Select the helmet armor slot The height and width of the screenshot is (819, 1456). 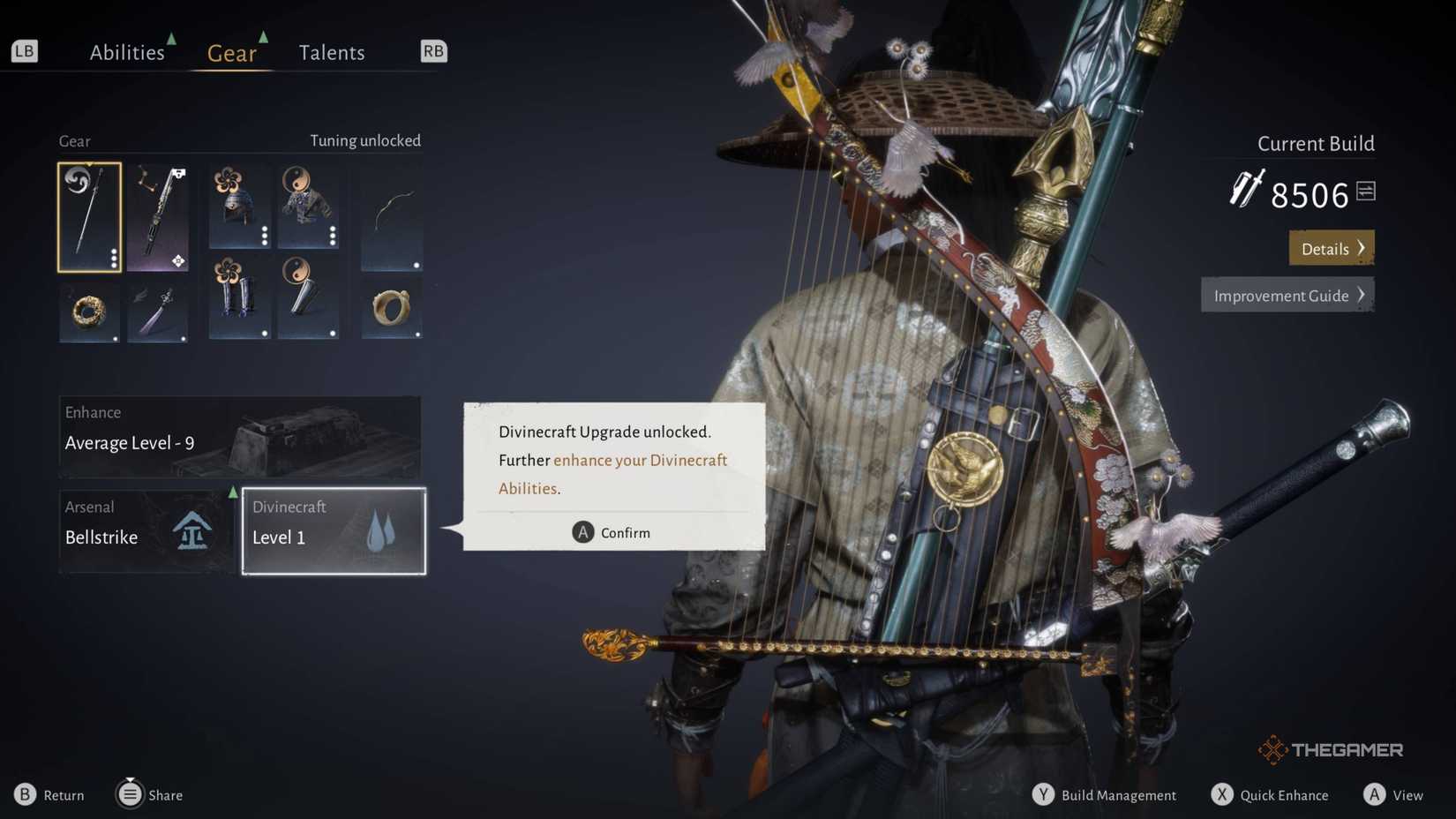pyautogui.click(x=239, y=207)
